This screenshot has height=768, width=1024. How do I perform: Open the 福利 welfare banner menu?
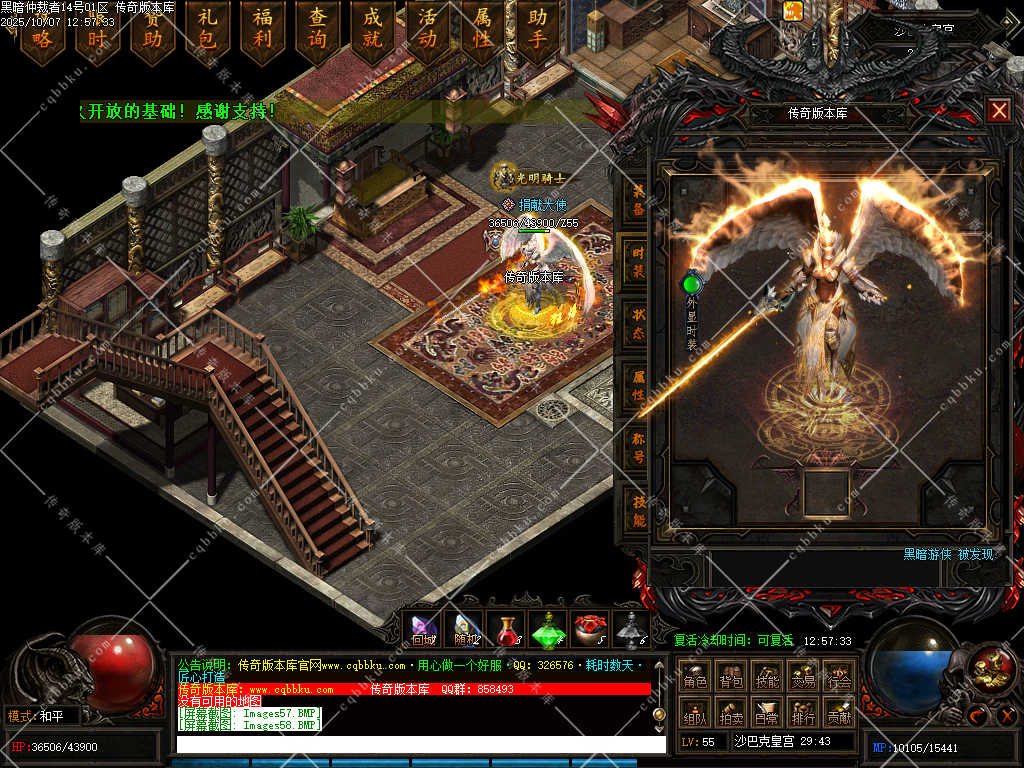[263, 30]
